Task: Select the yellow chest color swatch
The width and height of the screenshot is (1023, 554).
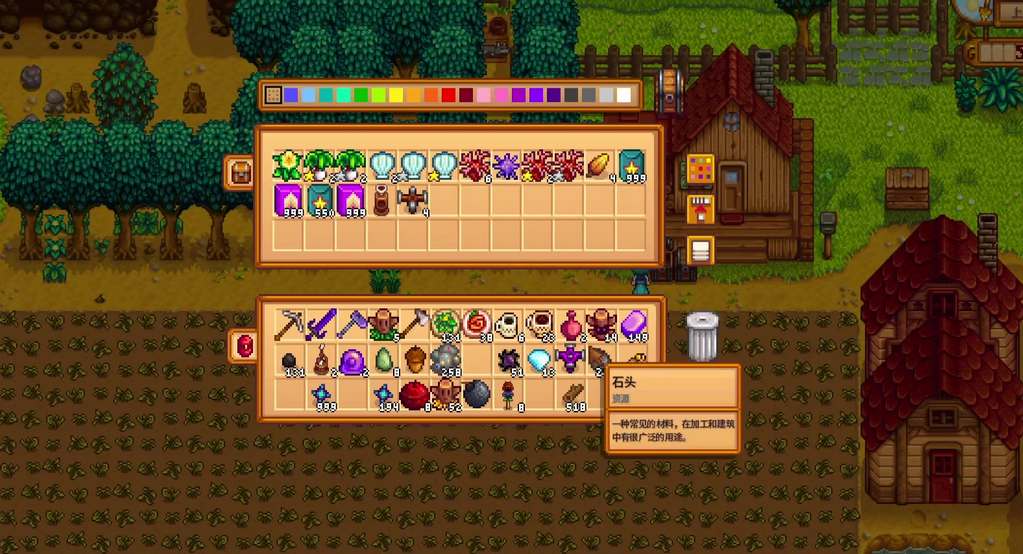Action: [x=395, y=95]
